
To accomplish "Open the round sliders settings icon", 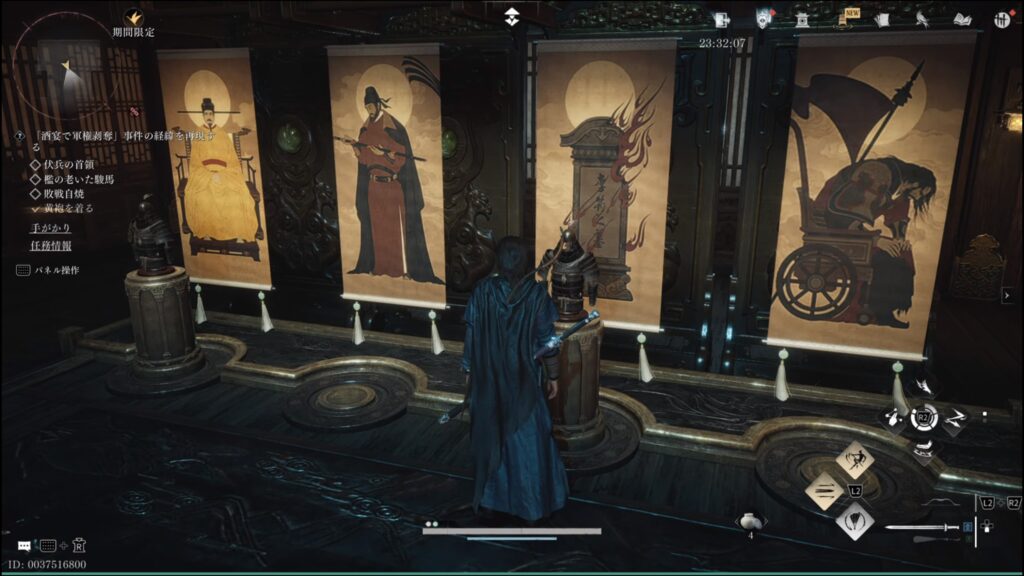I will click(x=1001, y=20).
